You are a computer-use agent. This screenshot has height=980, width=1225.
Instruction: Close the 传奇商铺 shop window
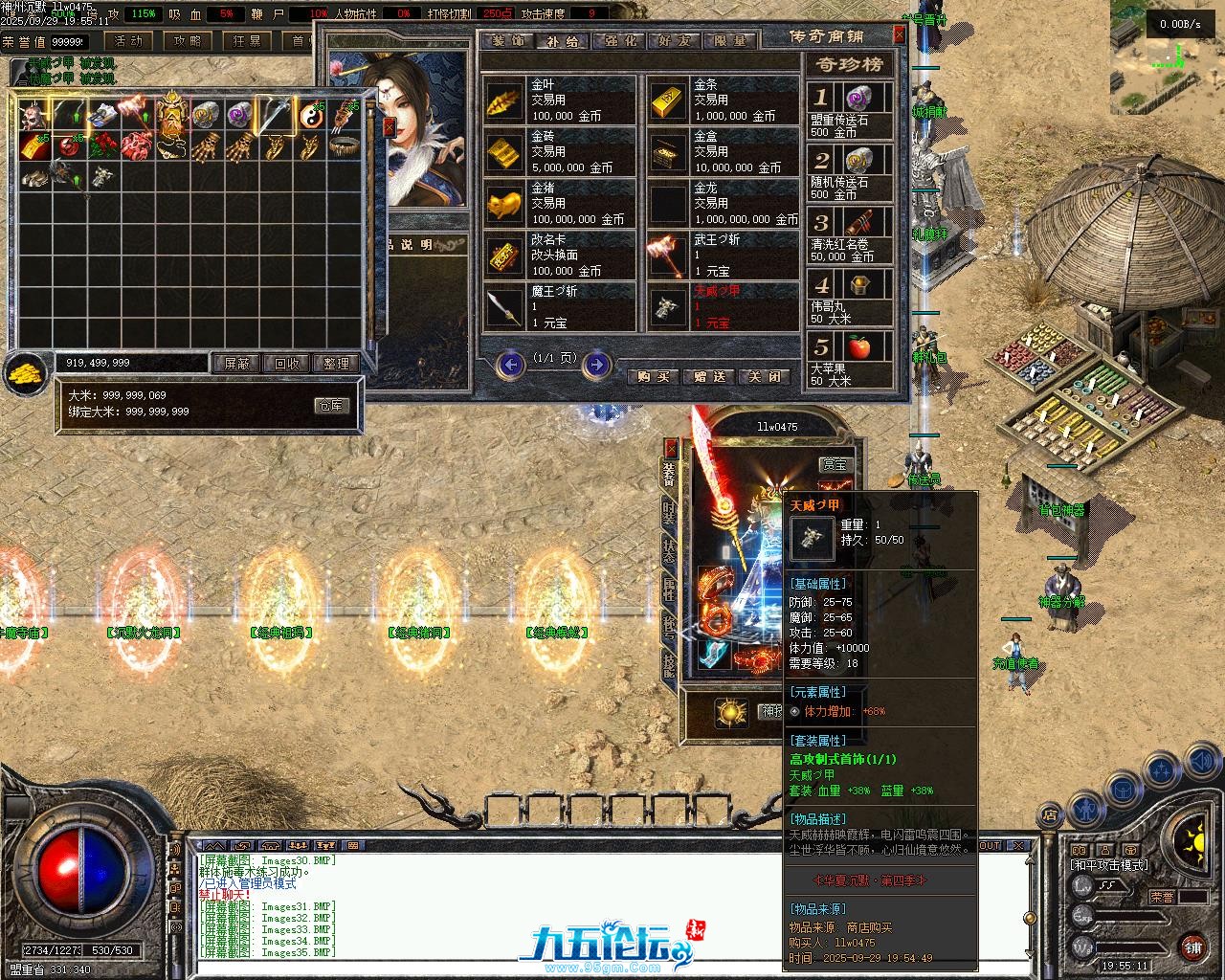pyautogui.click(x=899, y=34)
